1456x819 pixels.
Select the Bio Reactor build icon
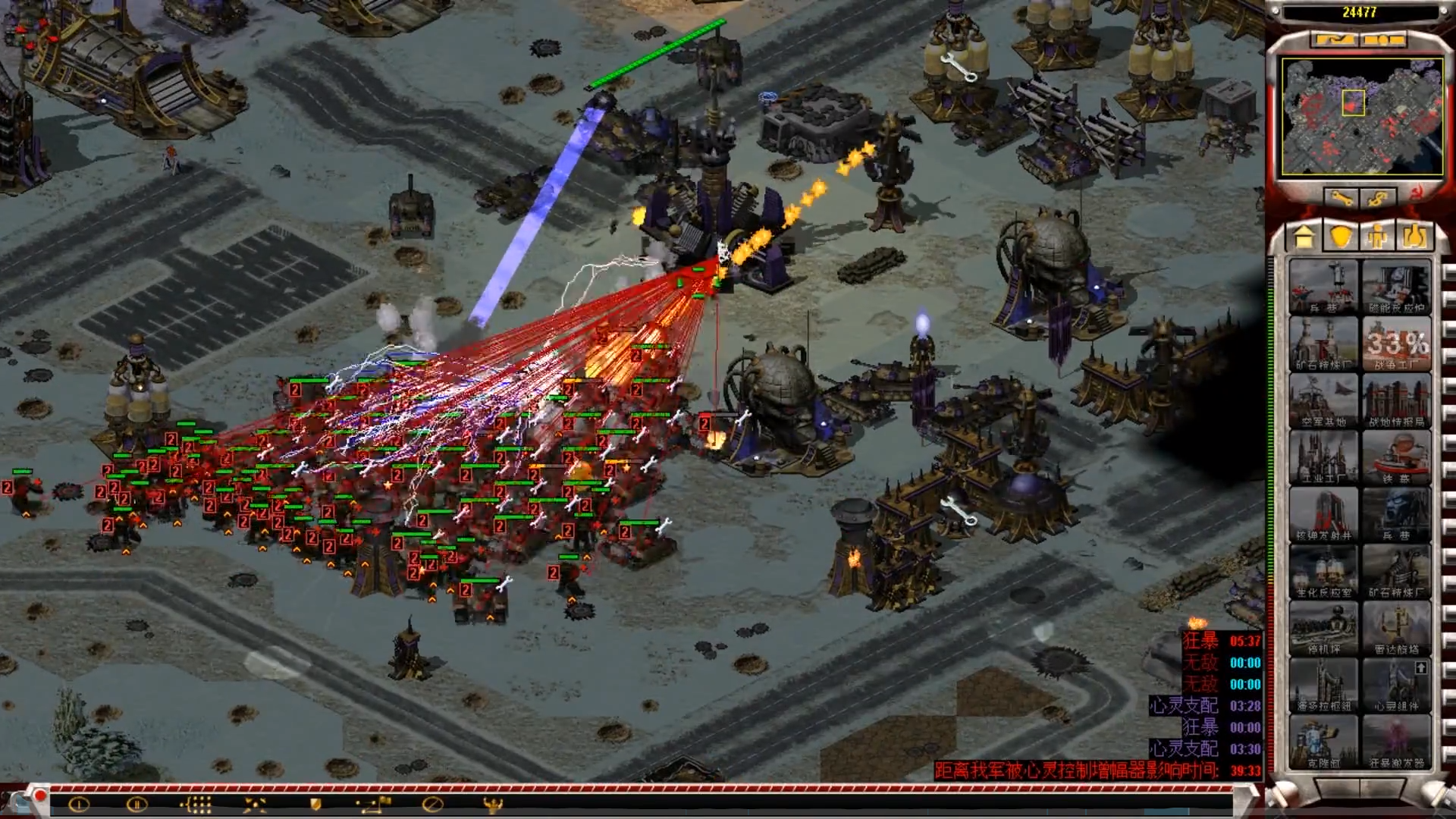point(1323,572)
